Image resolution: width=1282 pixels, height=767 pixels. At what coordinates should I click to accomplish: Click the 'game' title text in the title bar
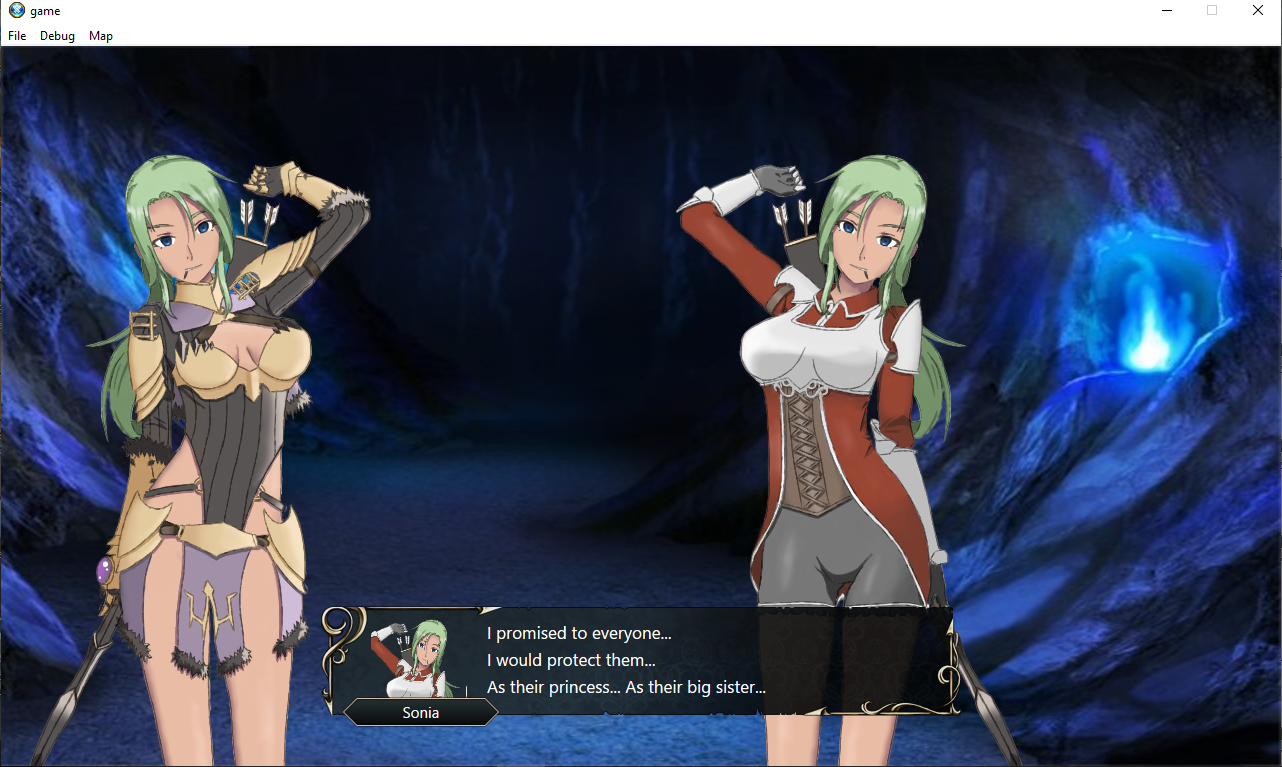click(45, 10)
